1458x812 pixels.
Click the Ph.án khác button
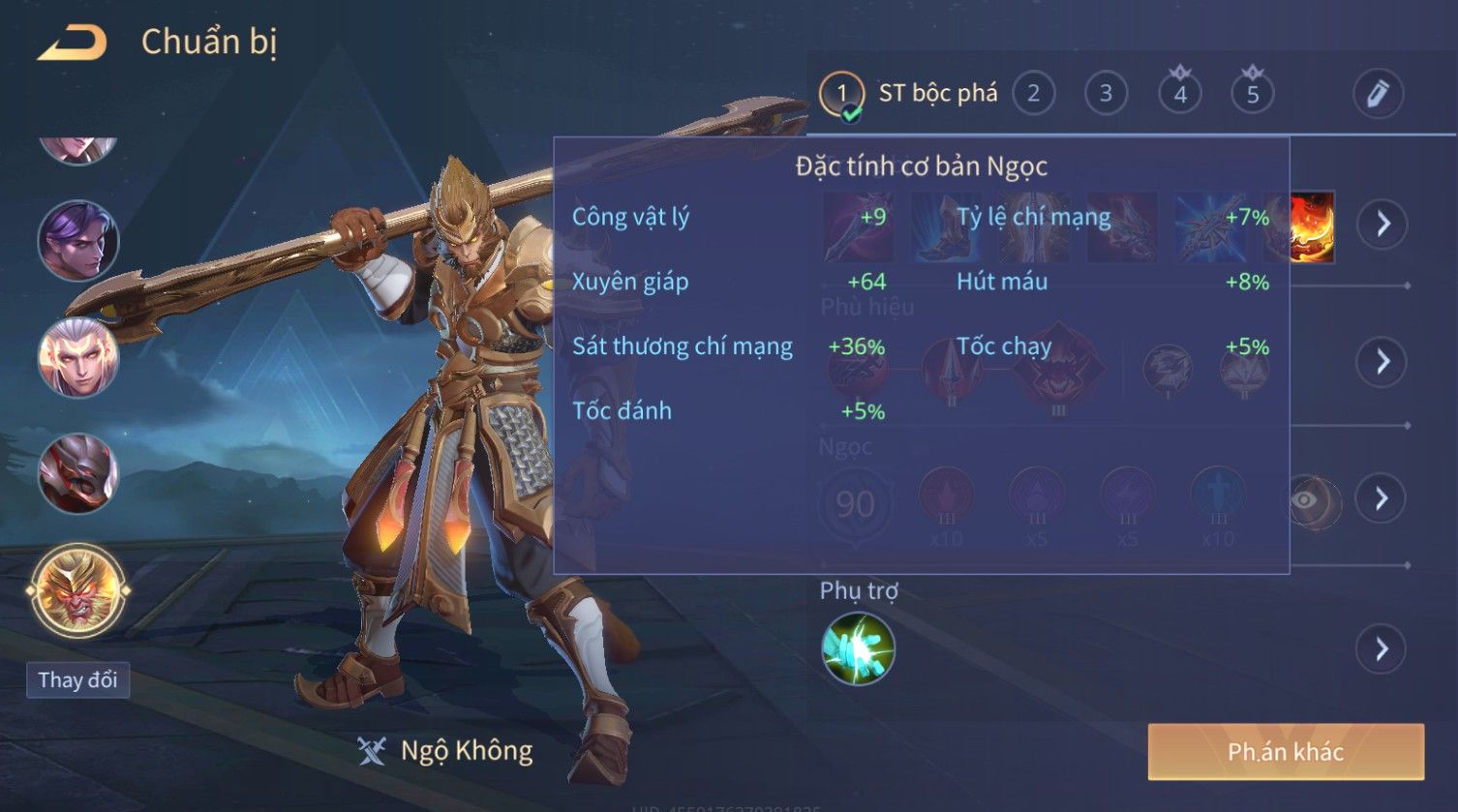1286,752
